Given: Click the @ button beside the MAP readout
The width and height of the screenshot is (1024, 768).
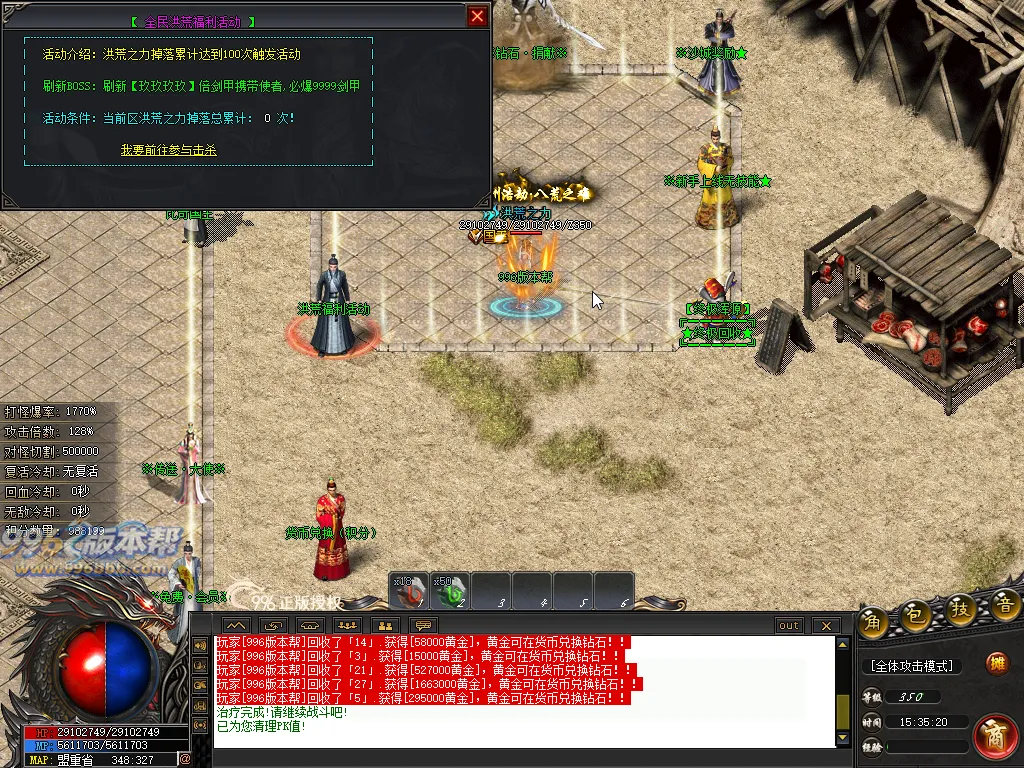Looking at the screenshot, I should tap(184, 759).
